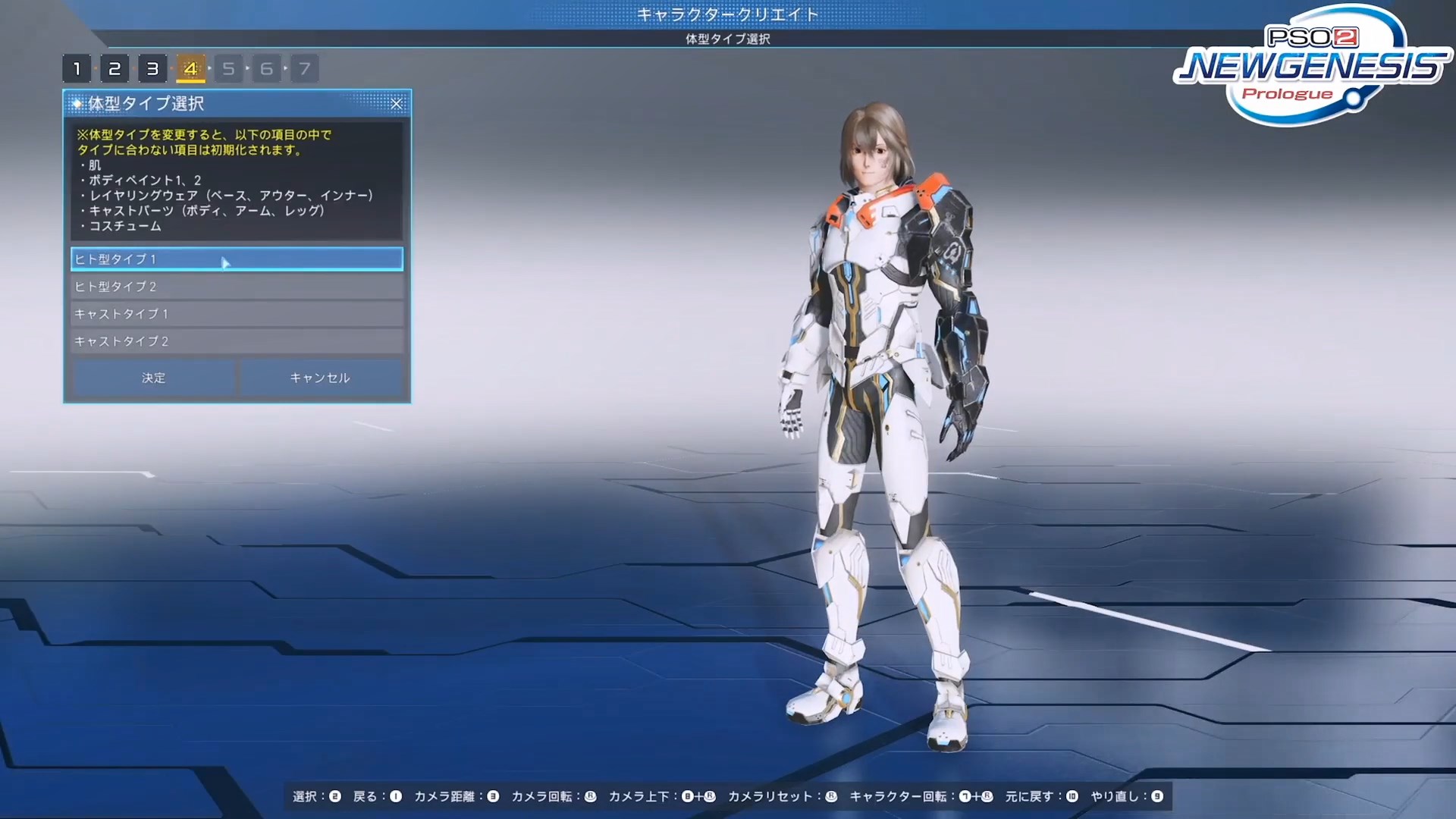Select the キャストタイプ1 option

pos(236,313)
